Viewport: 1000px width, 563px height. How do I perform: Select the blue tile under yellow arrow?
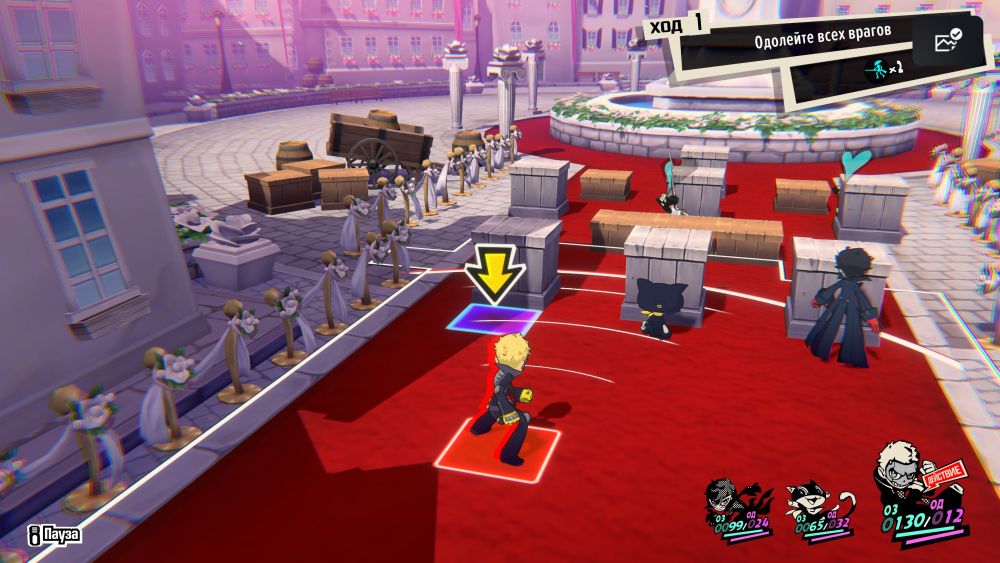click(493, 320)
